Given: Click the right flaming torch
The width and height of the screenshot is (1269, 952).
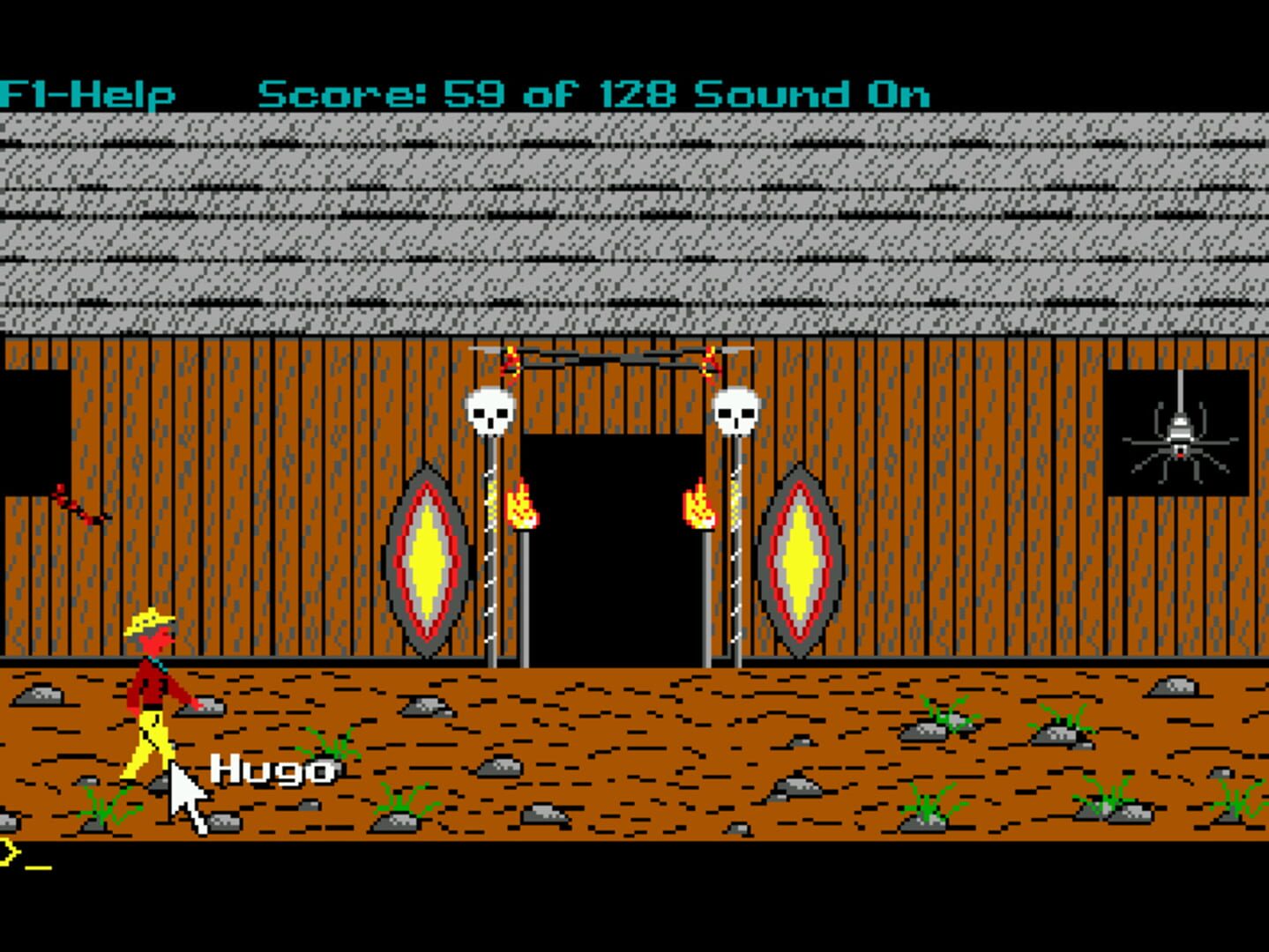Looking at the screenshot, I should point(698,507).
